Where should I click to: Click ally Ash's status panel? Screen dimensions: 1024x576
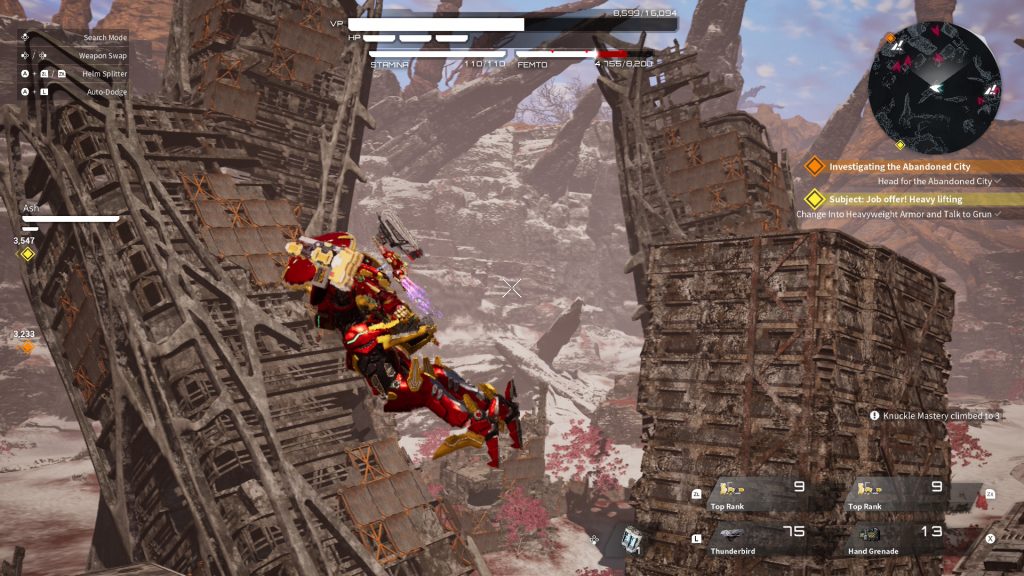[x=70, y=213]
